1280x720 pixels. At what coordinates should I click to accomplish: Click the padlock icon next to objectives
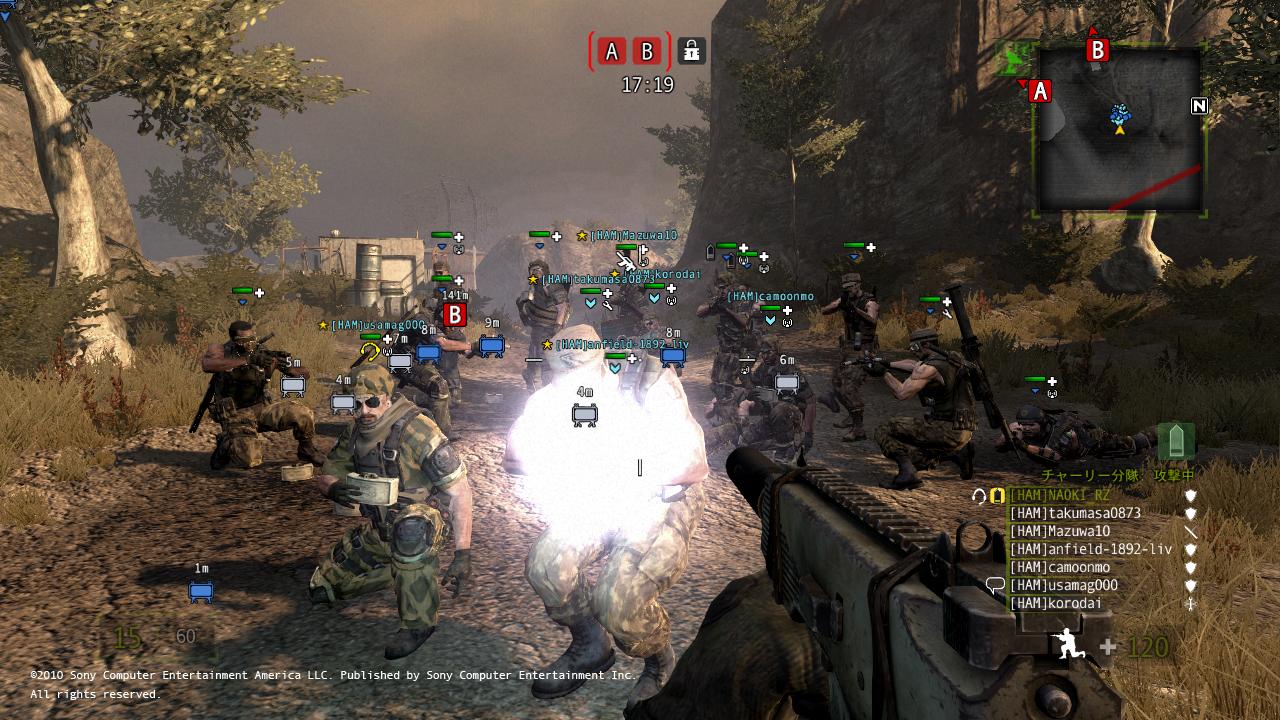tap(690, 50)
